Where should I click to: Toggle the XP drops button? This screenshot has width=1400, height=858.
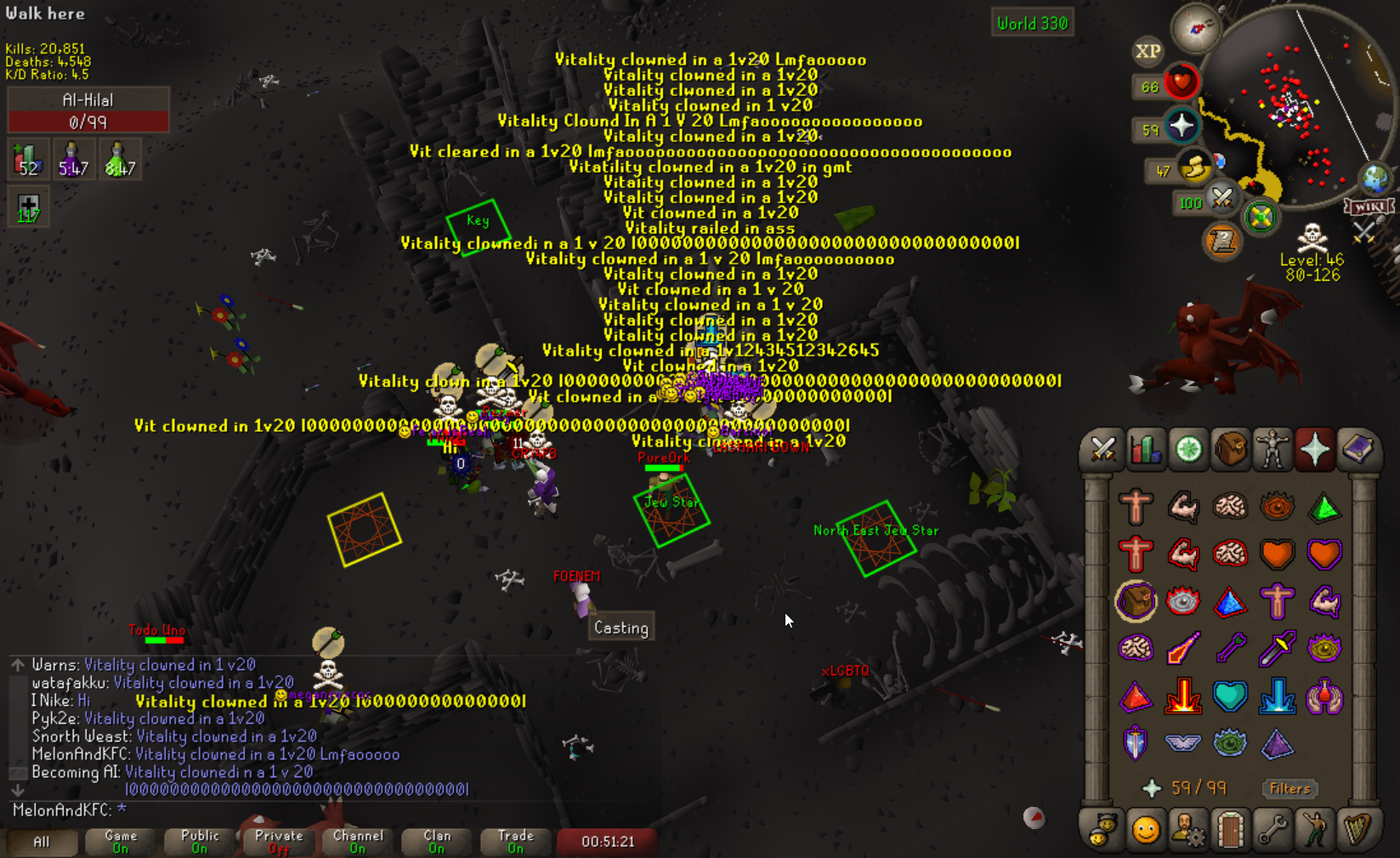(x=1148, y=51)
